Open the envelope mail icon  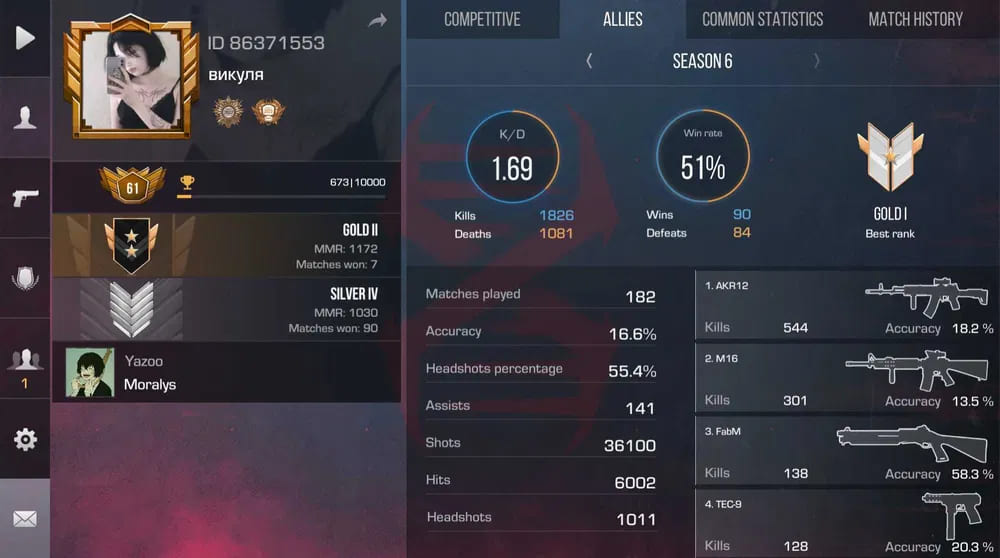coord(25,519)
